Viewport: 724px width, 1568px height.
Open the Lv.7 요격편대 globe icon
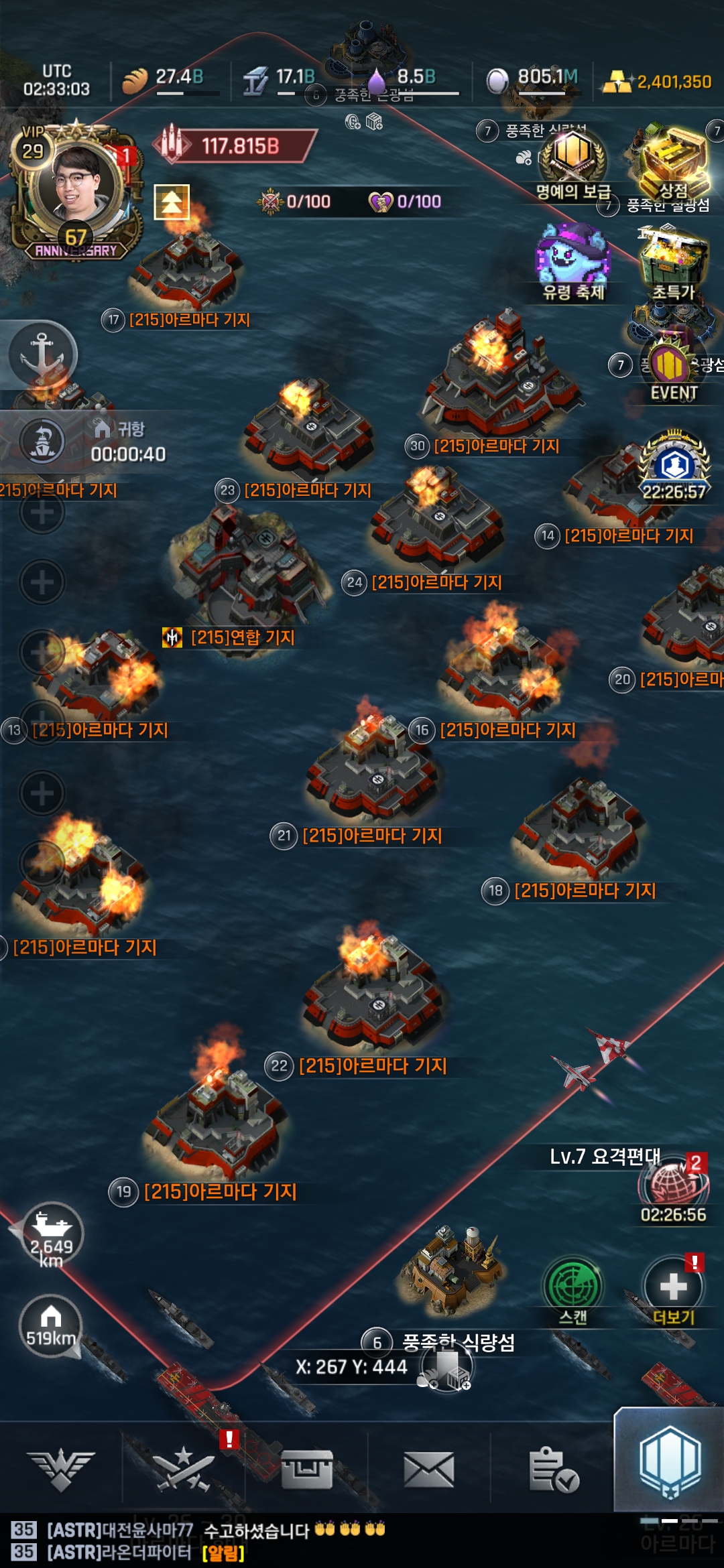(x=673, y=1186)
